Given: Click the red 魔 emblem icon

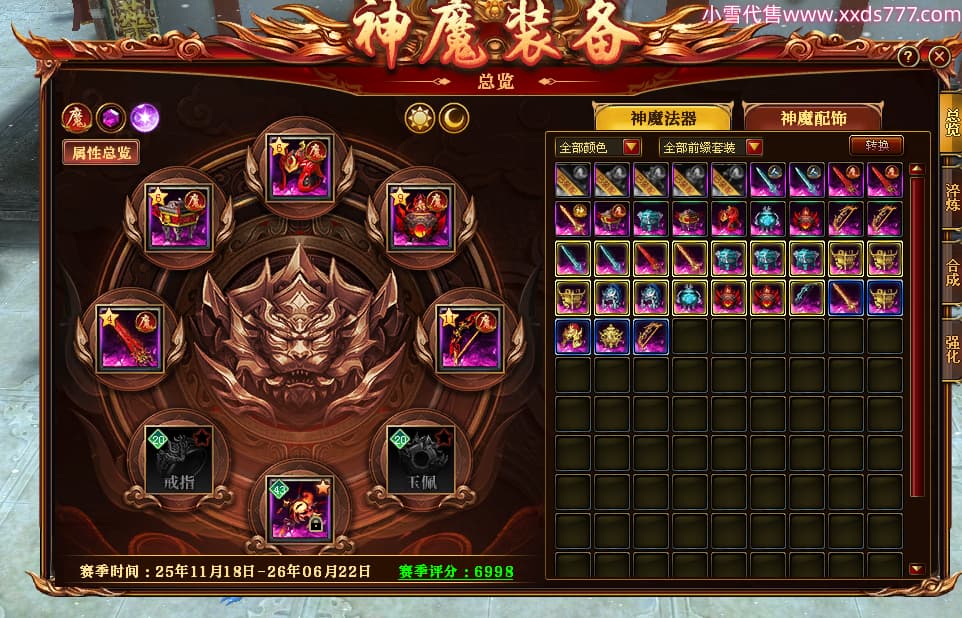Looking at the screenshot, I should 77,118.
